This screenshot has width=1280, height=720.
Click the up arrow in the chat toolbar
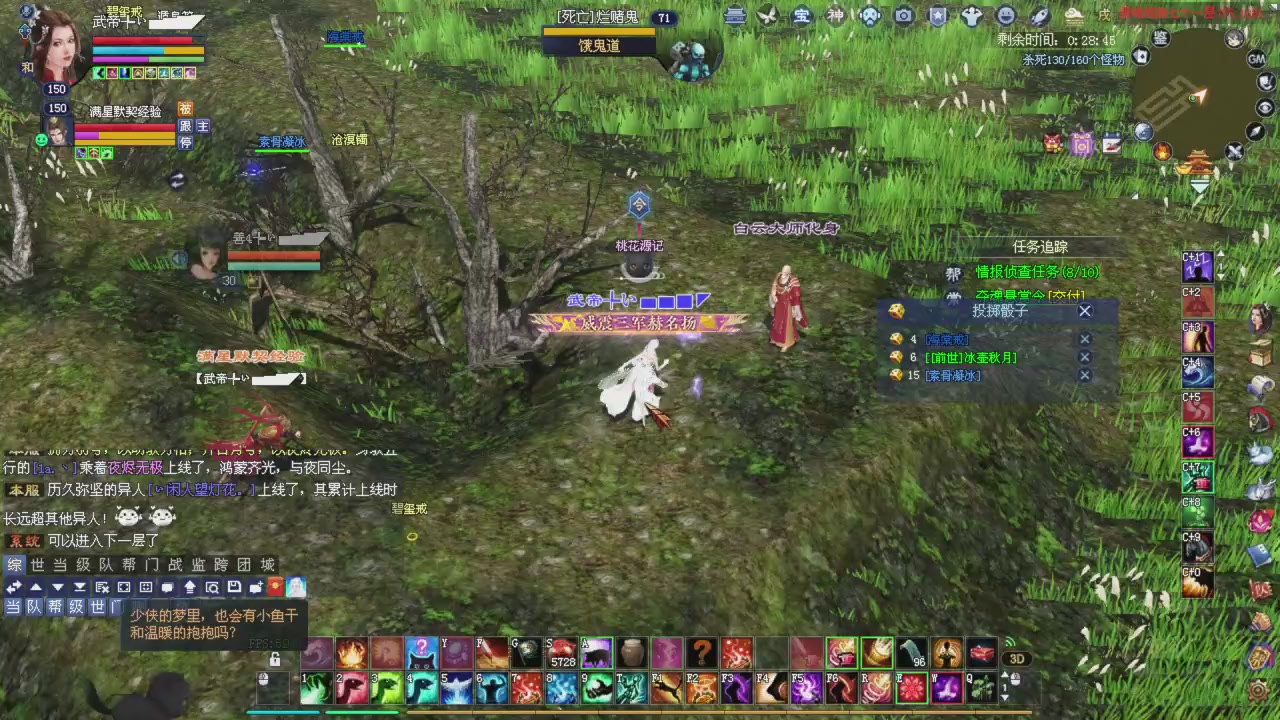35,587
